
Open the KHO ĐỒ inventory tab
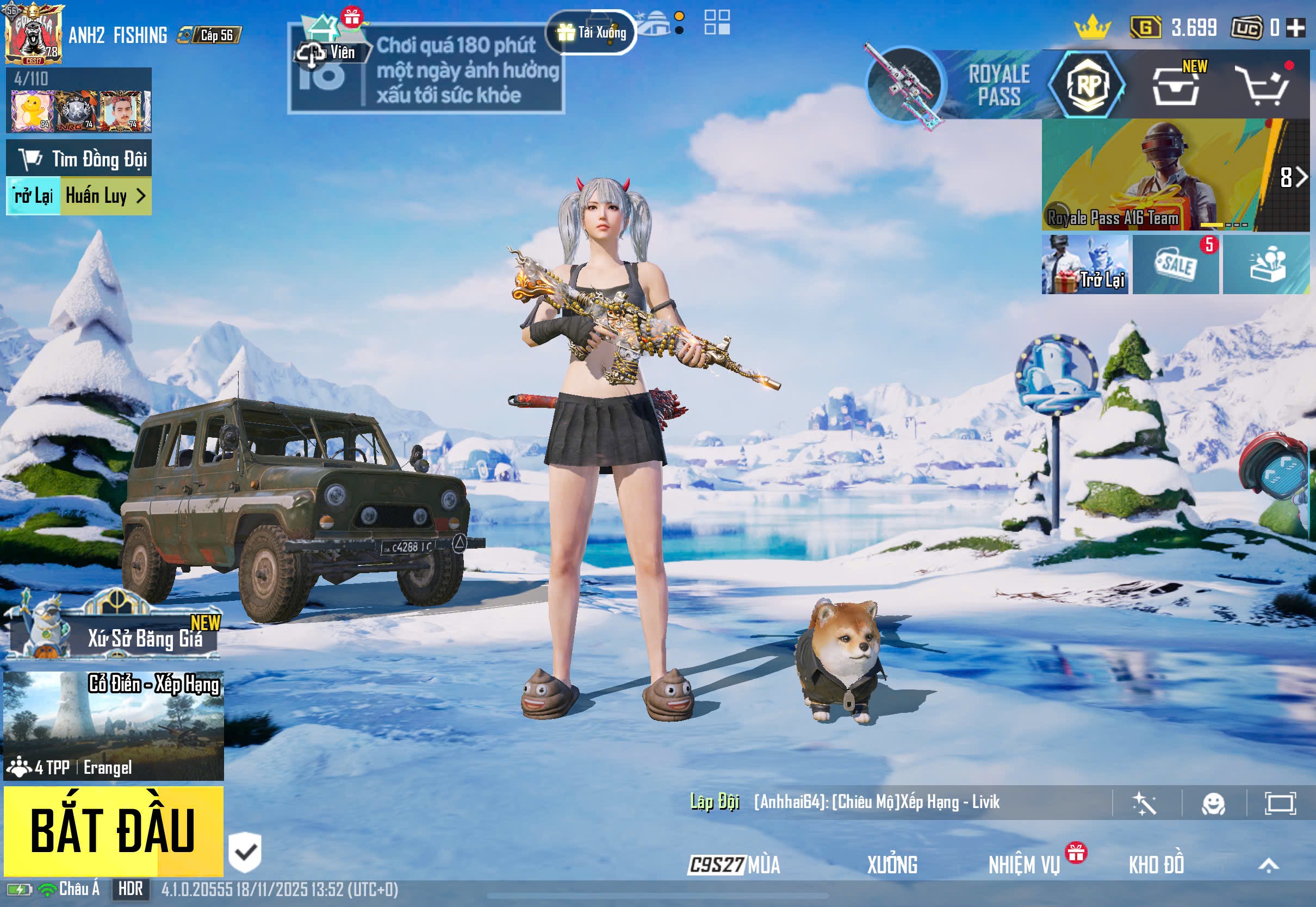(1156, 865)
